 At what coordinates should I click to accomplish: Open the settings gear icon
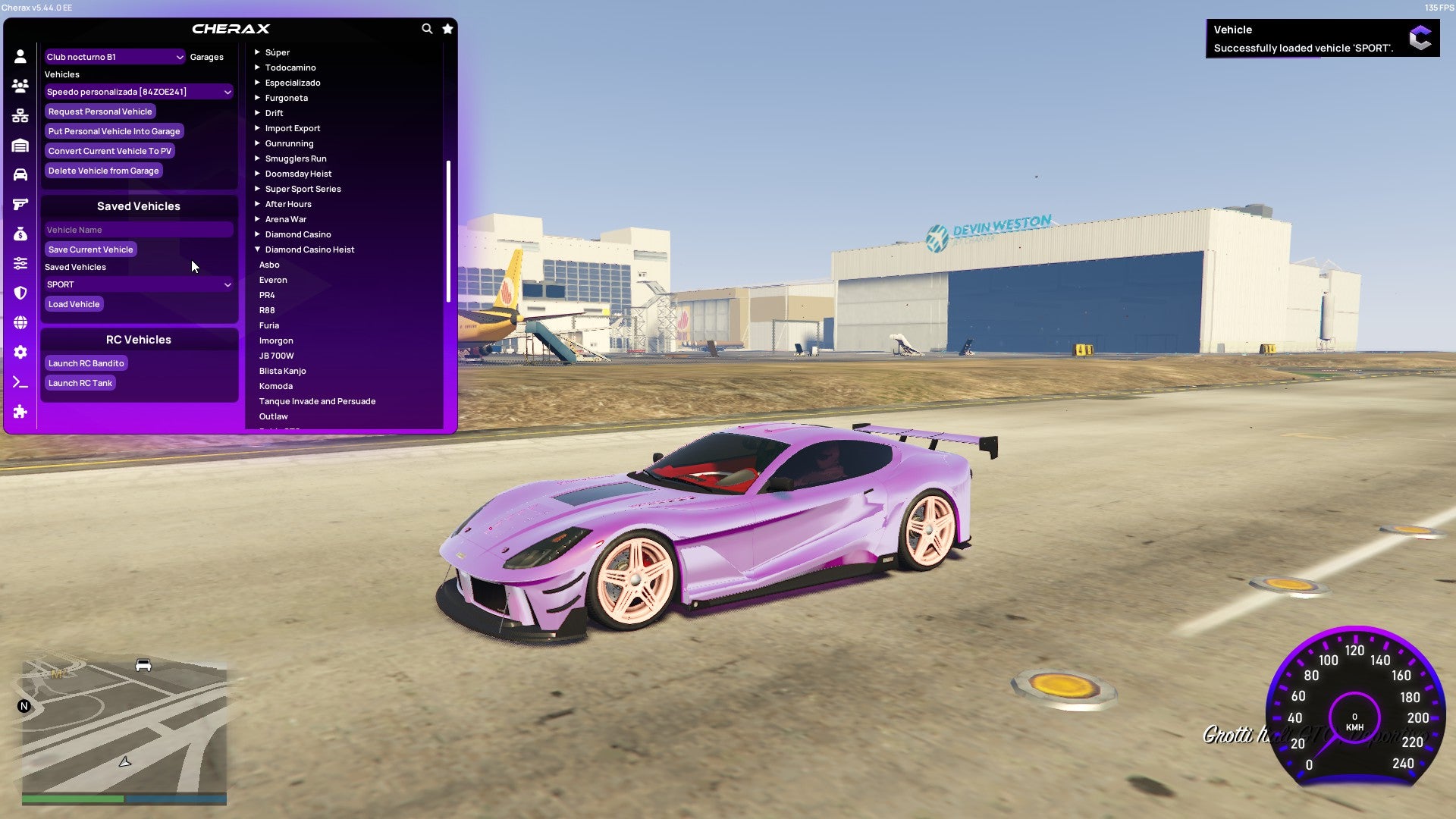point(20,352)
